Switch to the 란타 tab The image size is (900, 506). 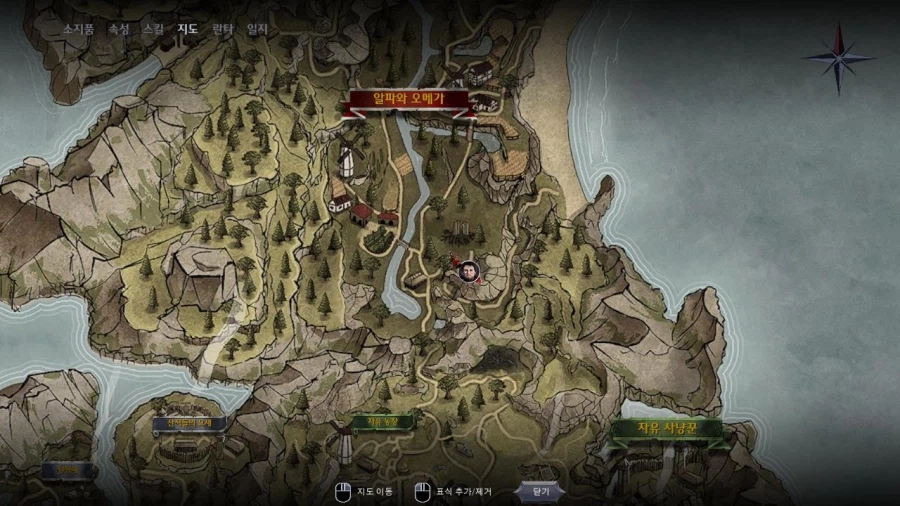click(222, 29)
